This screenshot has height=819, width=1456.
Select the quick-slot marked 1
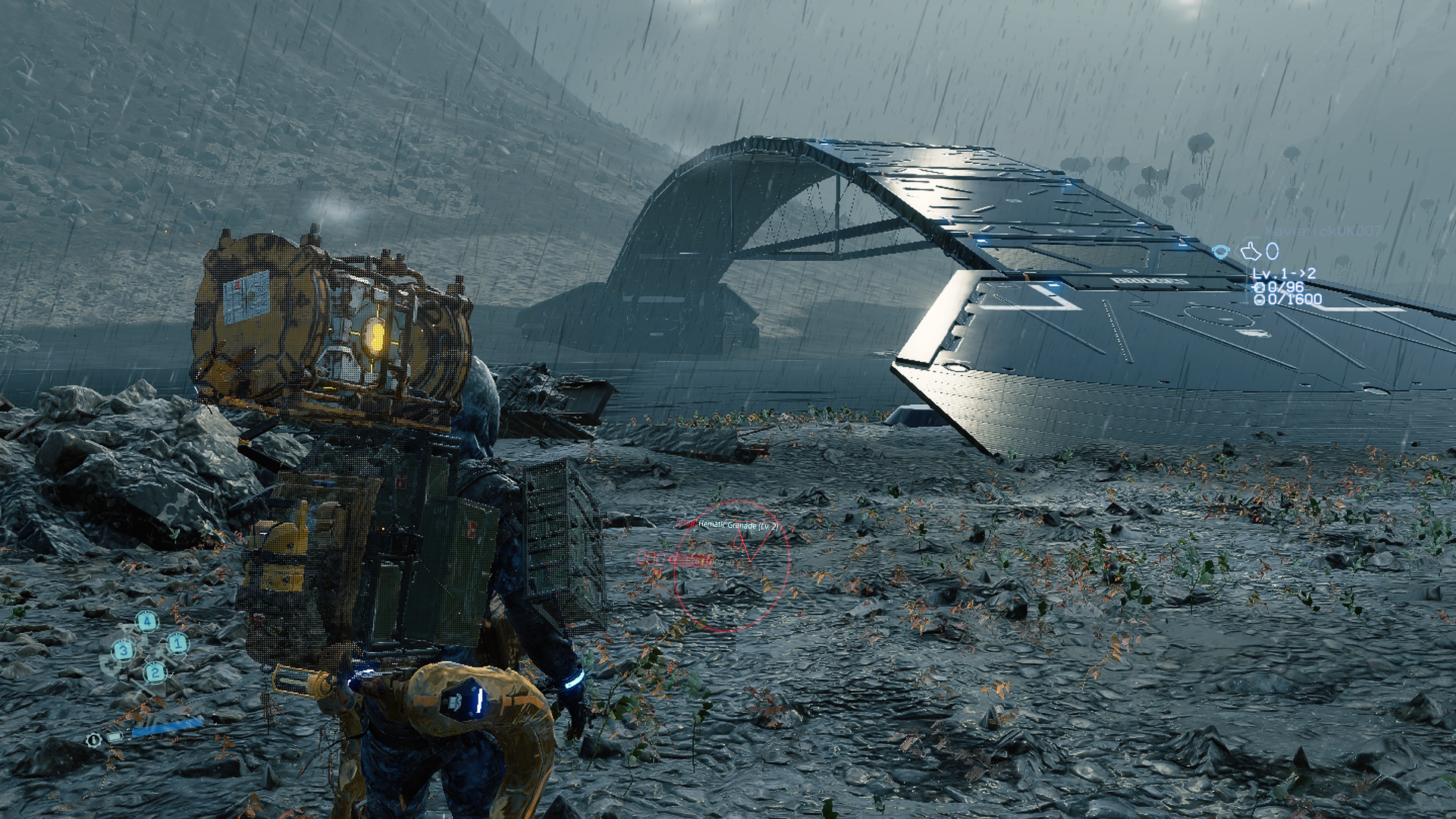pos(177,644)
